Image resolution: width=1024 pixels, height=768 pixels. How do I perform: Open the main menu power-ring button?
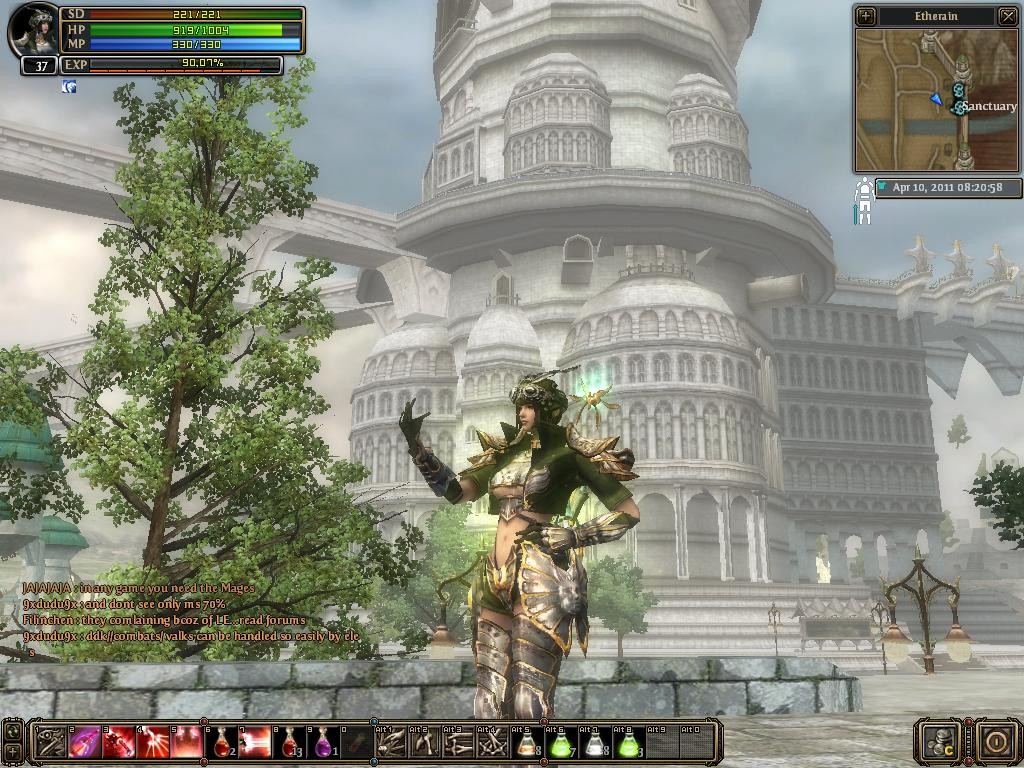pyautogui.click(x=996, y=741)
